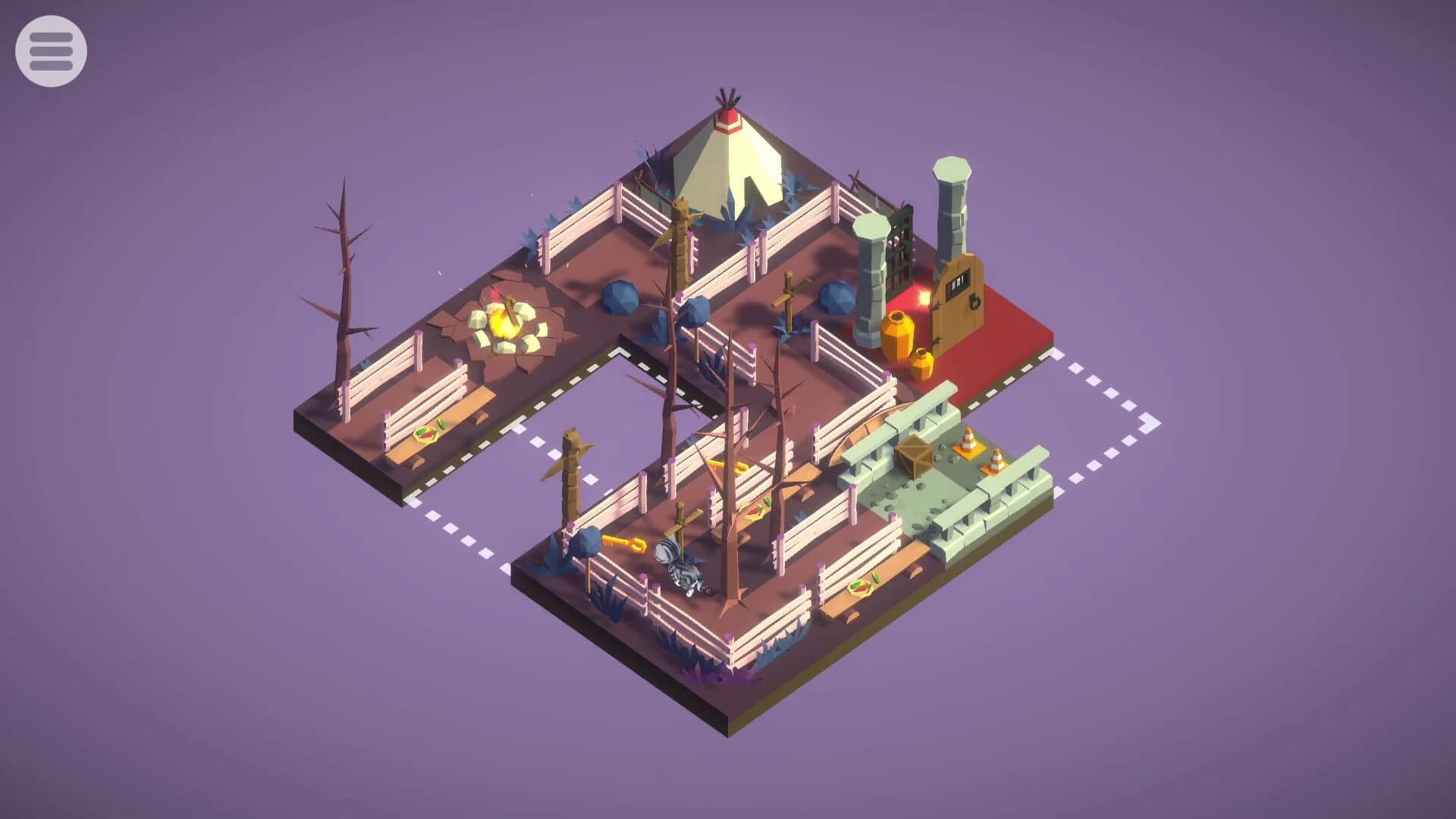The image size is (1456, 819).
Task: Click the small yellow jar on the red tile
Action: [x=923, y=364]
